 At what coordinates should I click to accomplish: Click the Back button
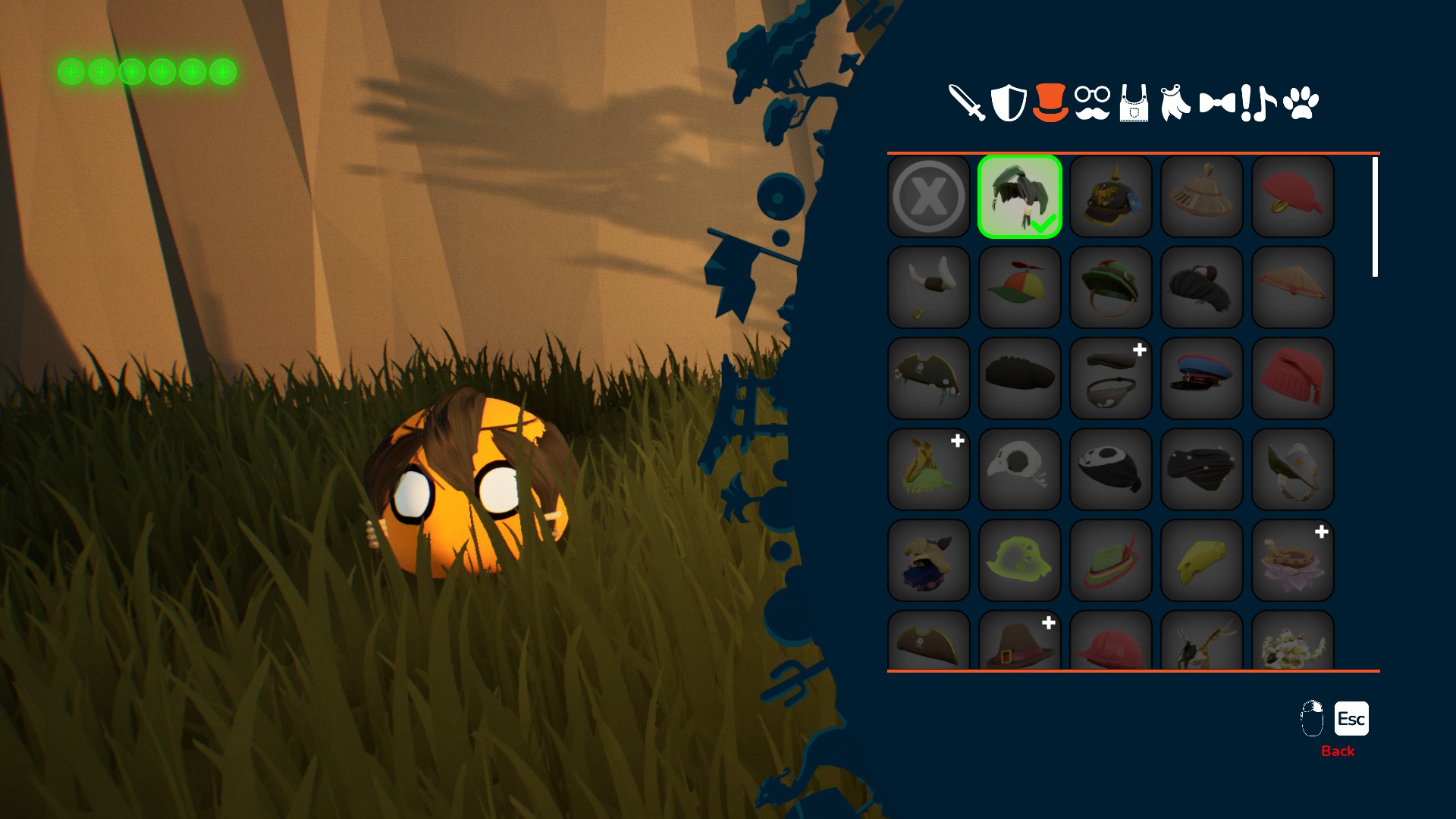pyautogui.click(x=1338, y=751)
